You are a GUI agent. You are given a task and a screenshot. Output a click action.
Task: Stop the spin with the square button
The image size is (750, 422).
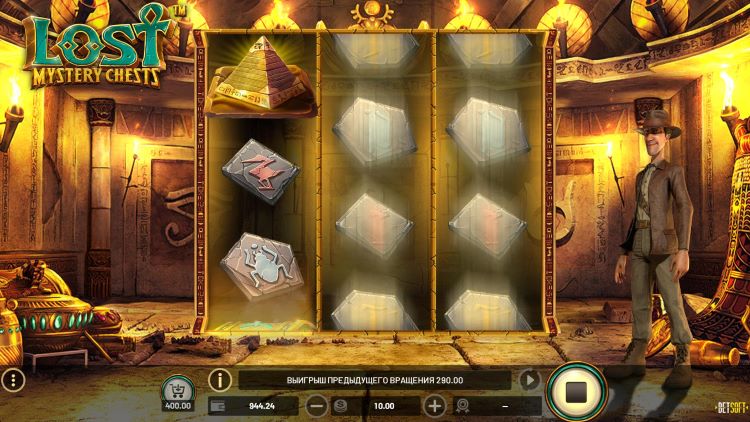(x=576, y=391)
